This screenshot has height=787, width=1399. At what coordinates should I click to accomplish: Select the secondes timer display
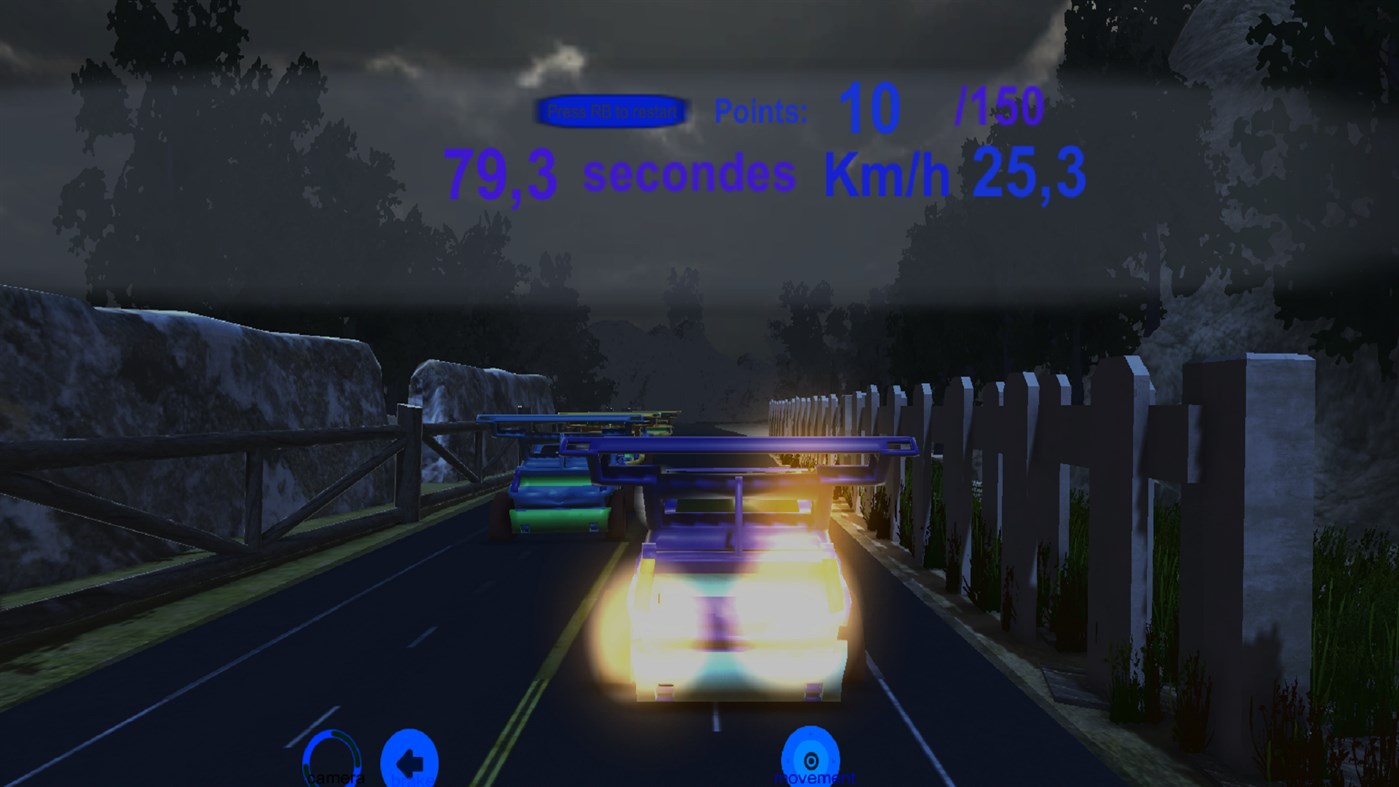pos(620,174)
